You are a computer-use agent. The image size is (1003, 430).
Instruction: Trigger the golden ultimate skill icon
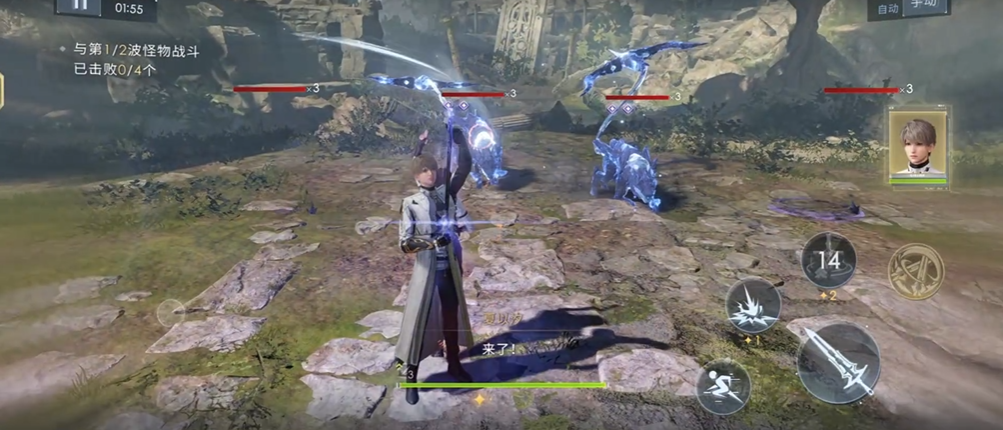(x=915, y=270)
